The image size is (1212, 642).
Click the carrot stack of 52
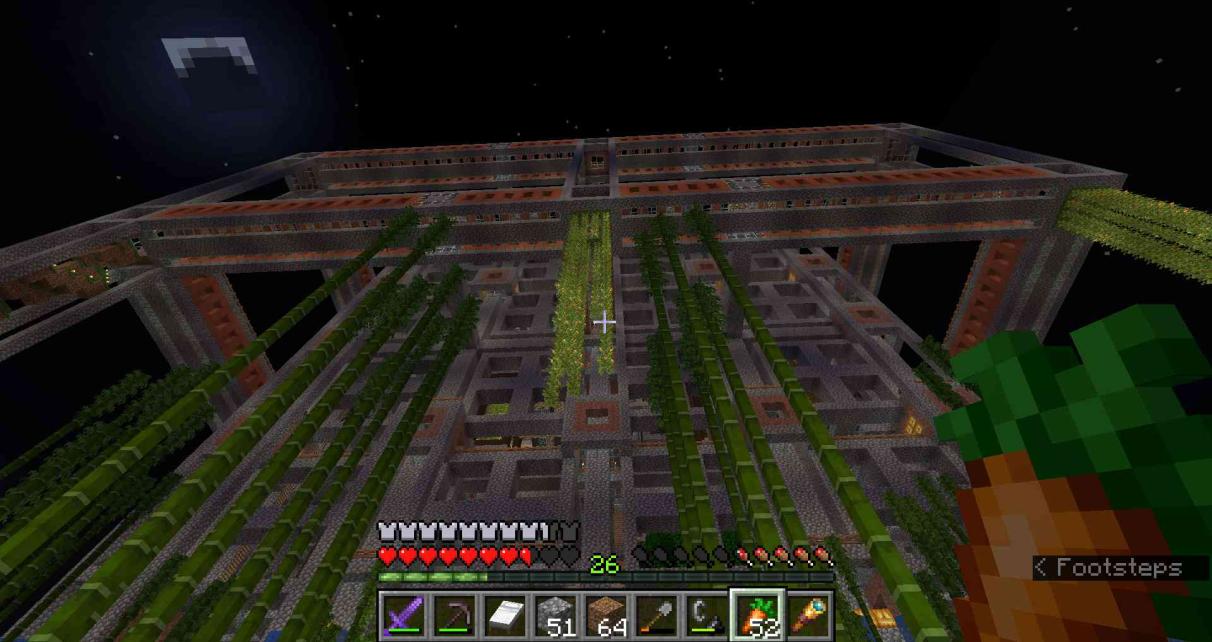pos(757,615)
